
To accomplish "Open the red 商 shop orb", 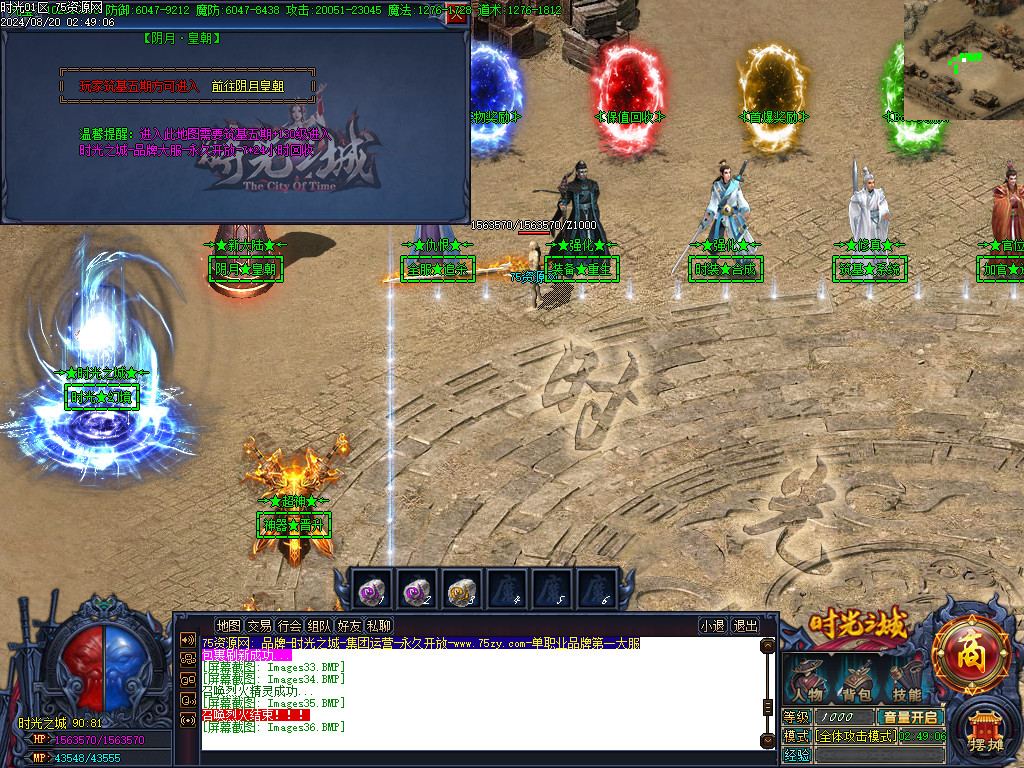I will click(x=969, y=655).
